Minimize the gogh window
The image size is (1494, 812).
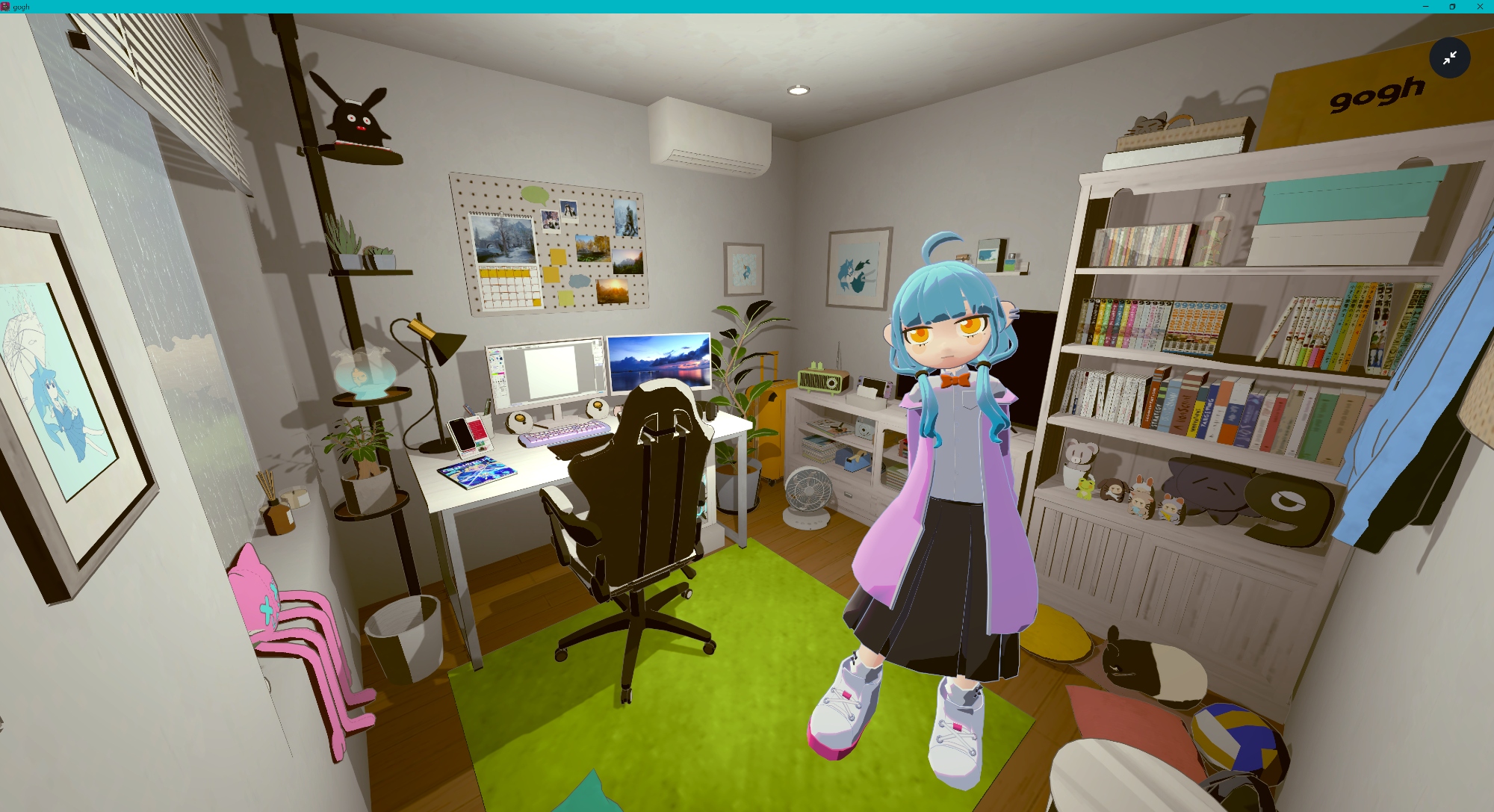click(x=1425, y=7)
